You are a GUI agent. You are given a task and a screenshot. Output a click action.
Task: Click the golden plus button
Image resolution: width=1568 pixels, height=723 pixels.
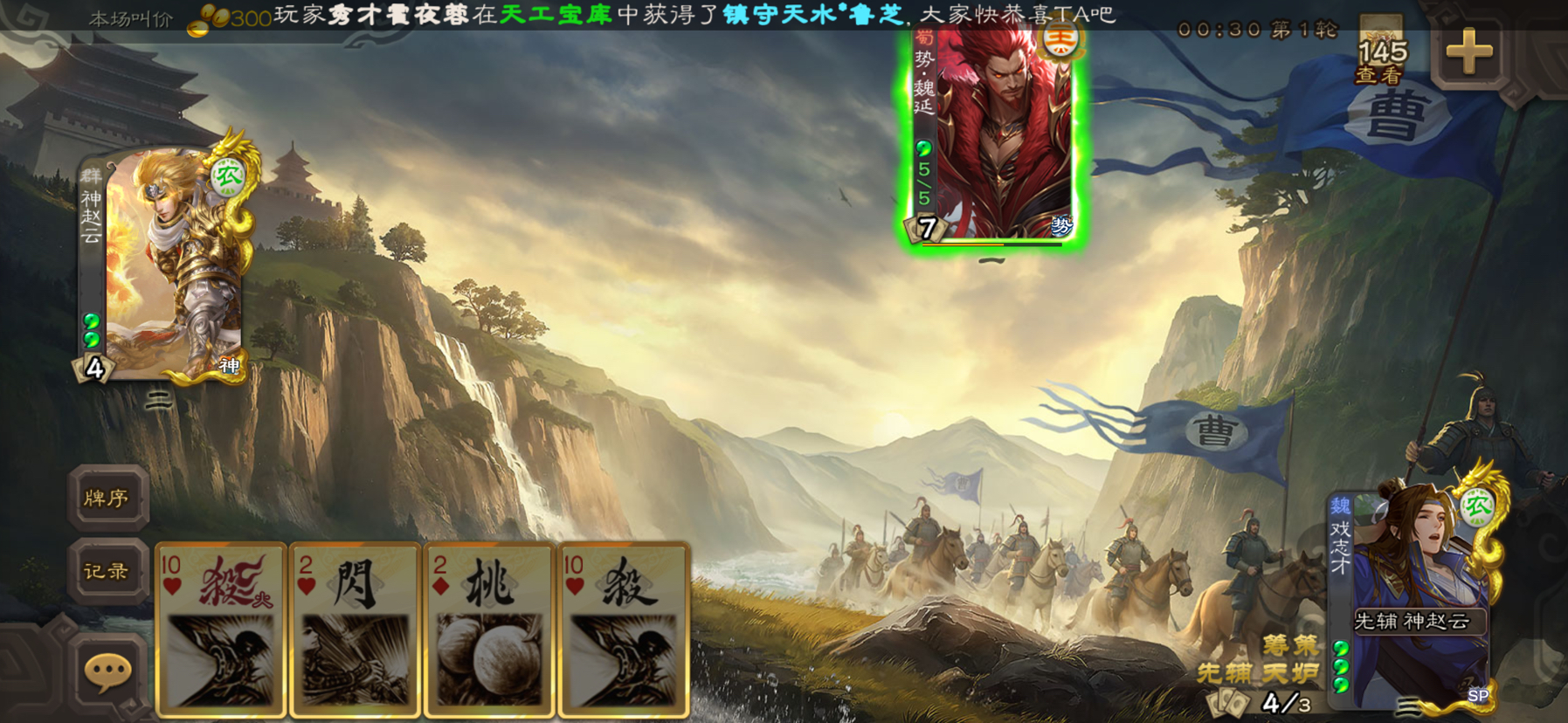(1469, 52)
